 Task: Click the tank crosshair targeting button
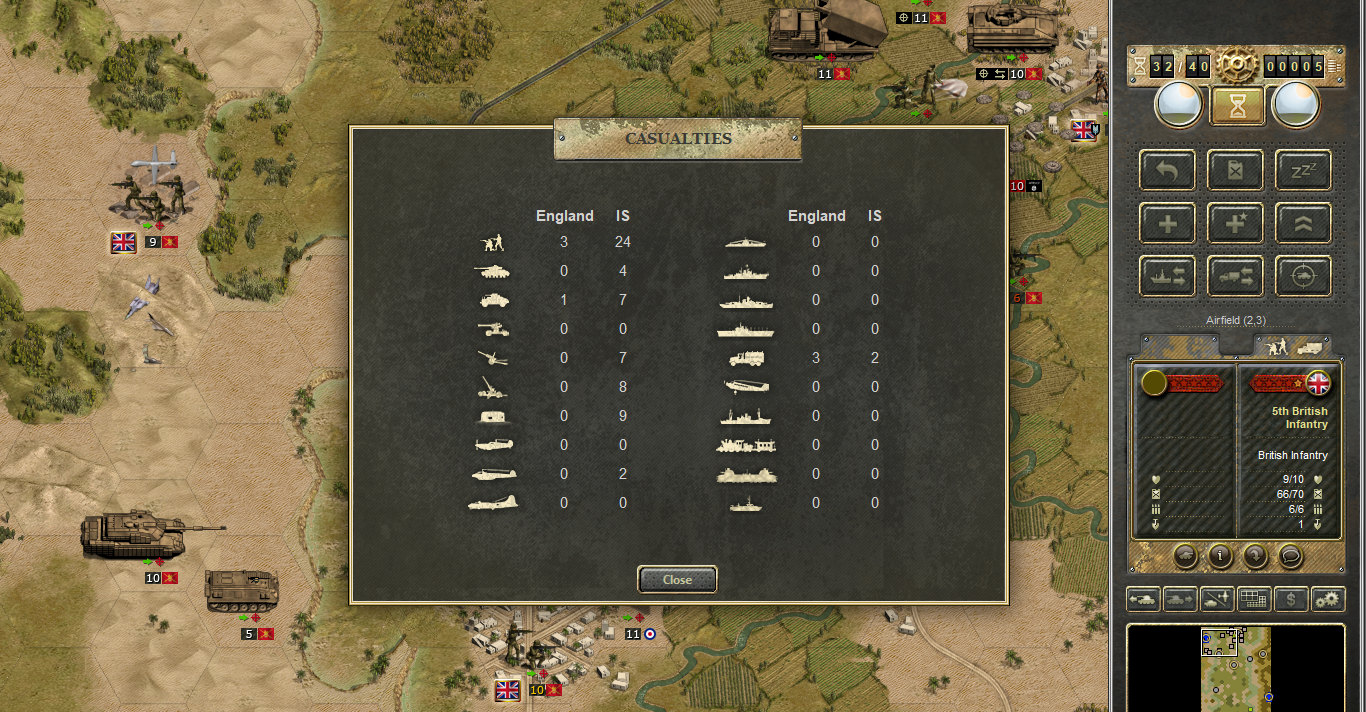pos(1302,276)
